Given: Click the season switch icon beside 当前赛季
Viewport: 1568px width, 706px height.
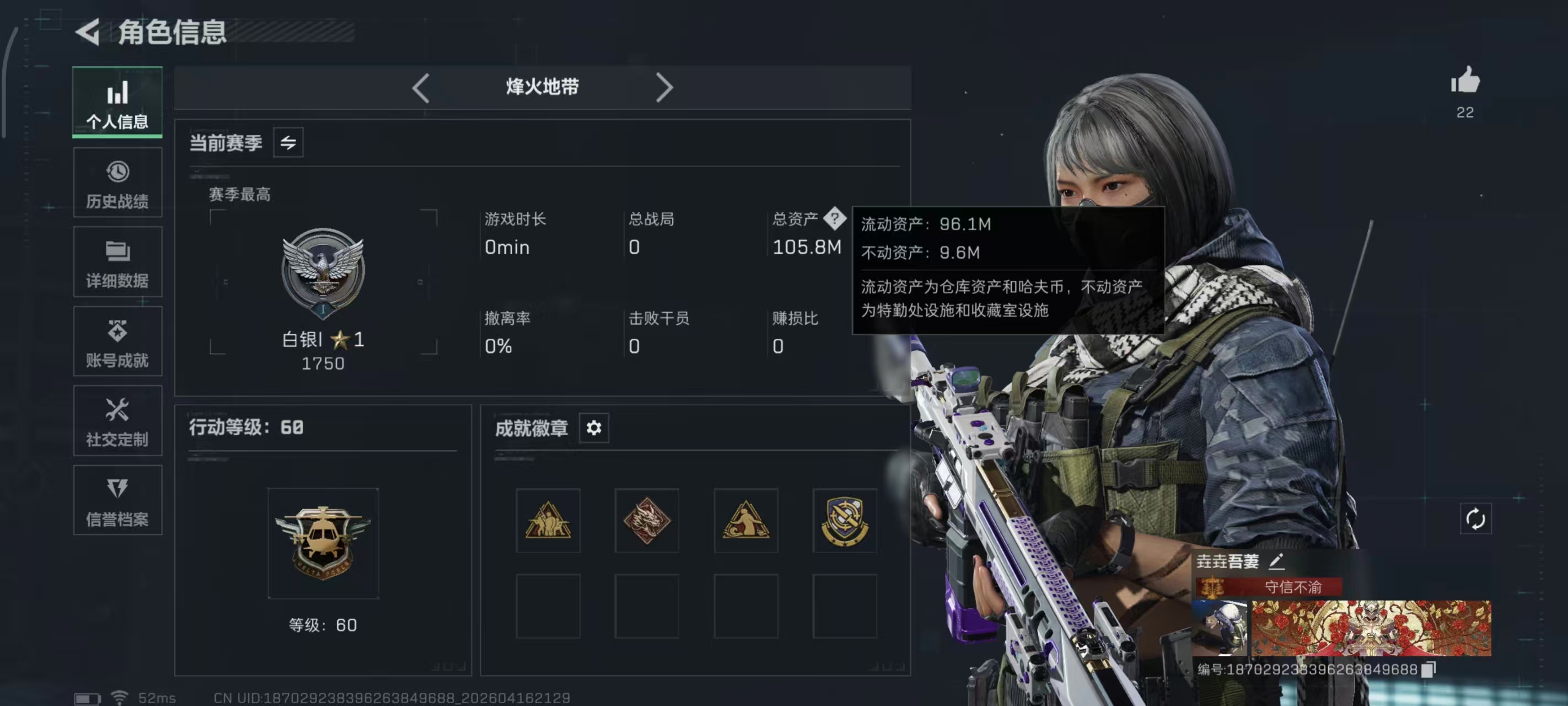Looking at the screenshot, I should [x=288, y=142].
